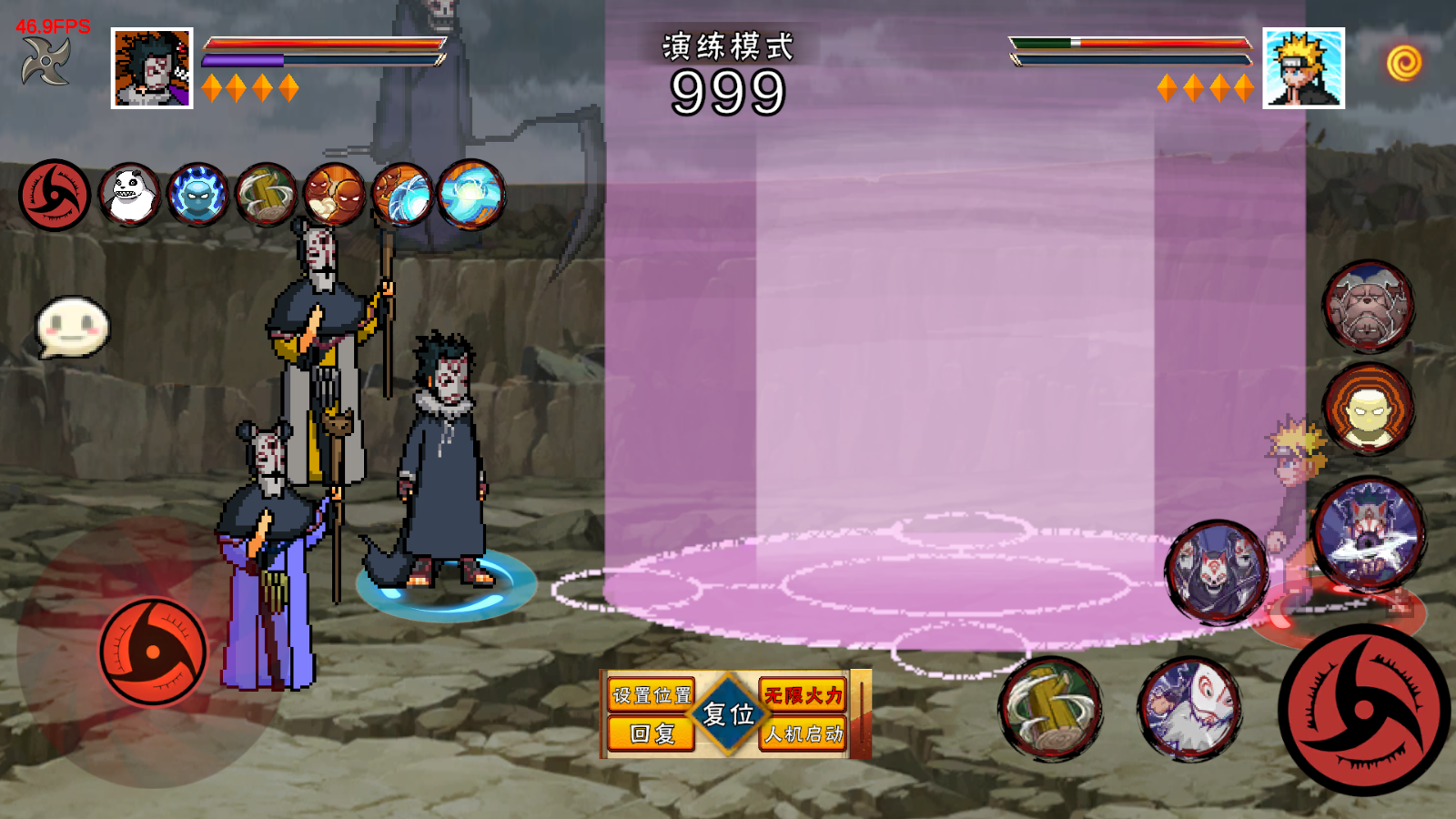This screenshot has height=819, width=1456.
Task: Pick the glowing blue Rasengan orb icon
Action: (x=470, y=195)
